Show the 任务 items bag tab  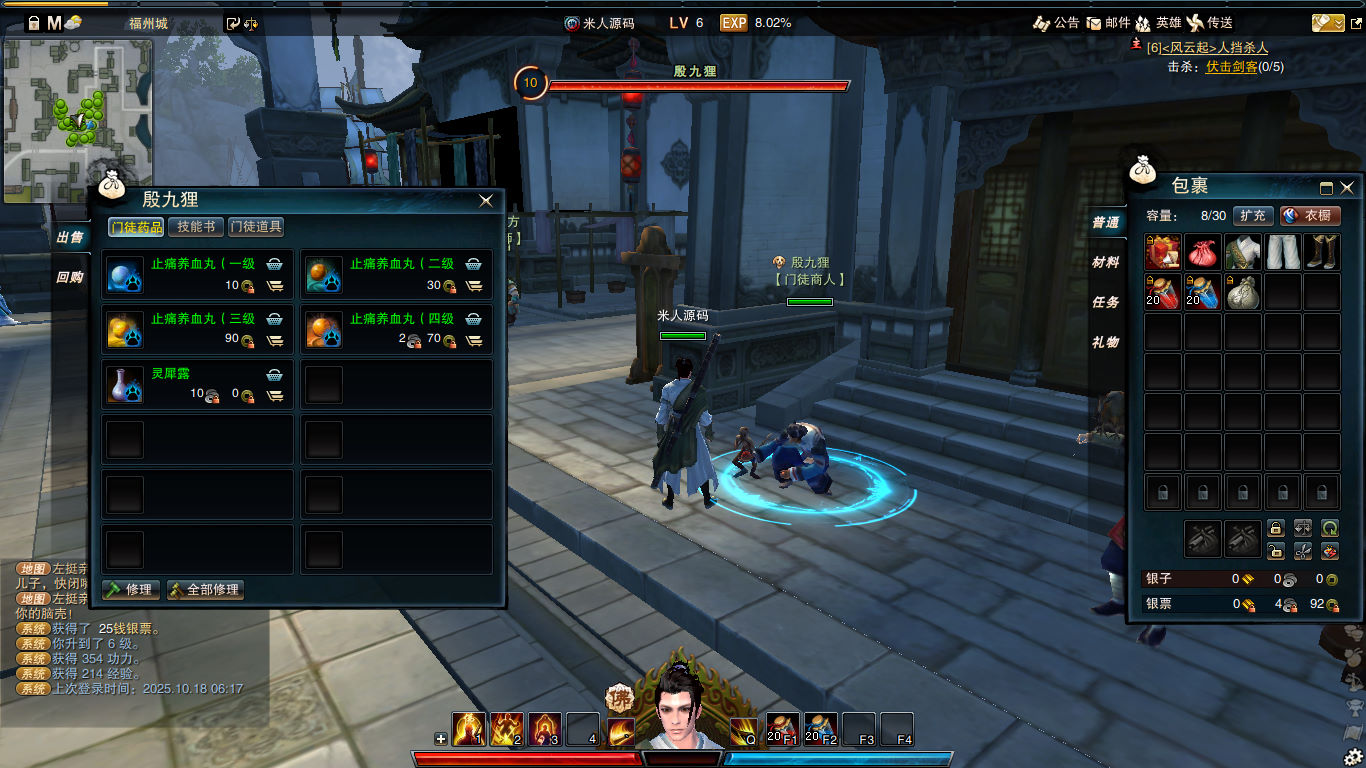(x=1105, y=302)
